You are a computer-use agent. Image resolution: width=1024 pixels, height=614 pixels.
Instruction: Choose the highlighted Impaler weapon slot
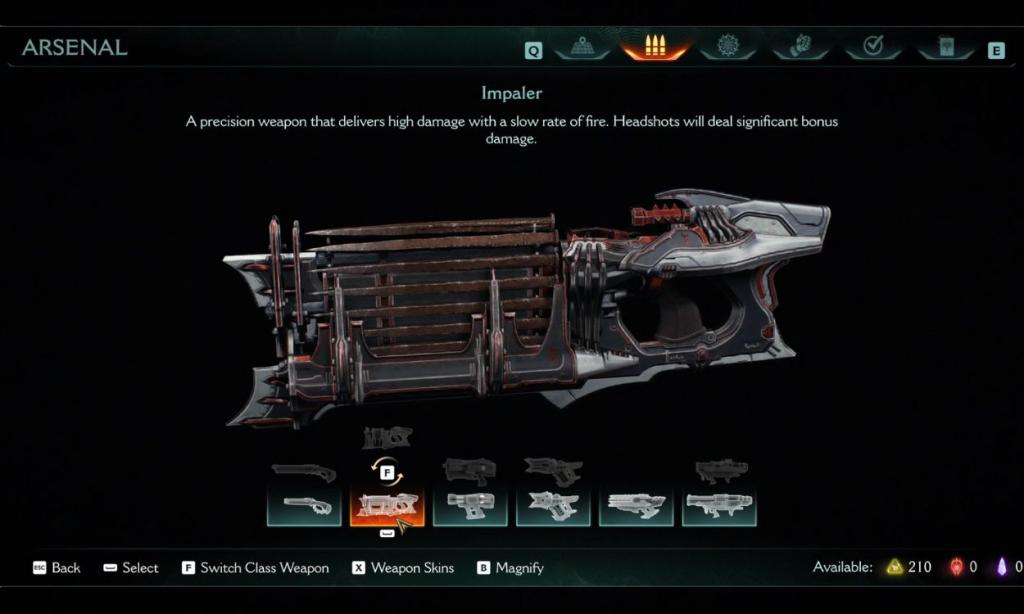point(387,506)
